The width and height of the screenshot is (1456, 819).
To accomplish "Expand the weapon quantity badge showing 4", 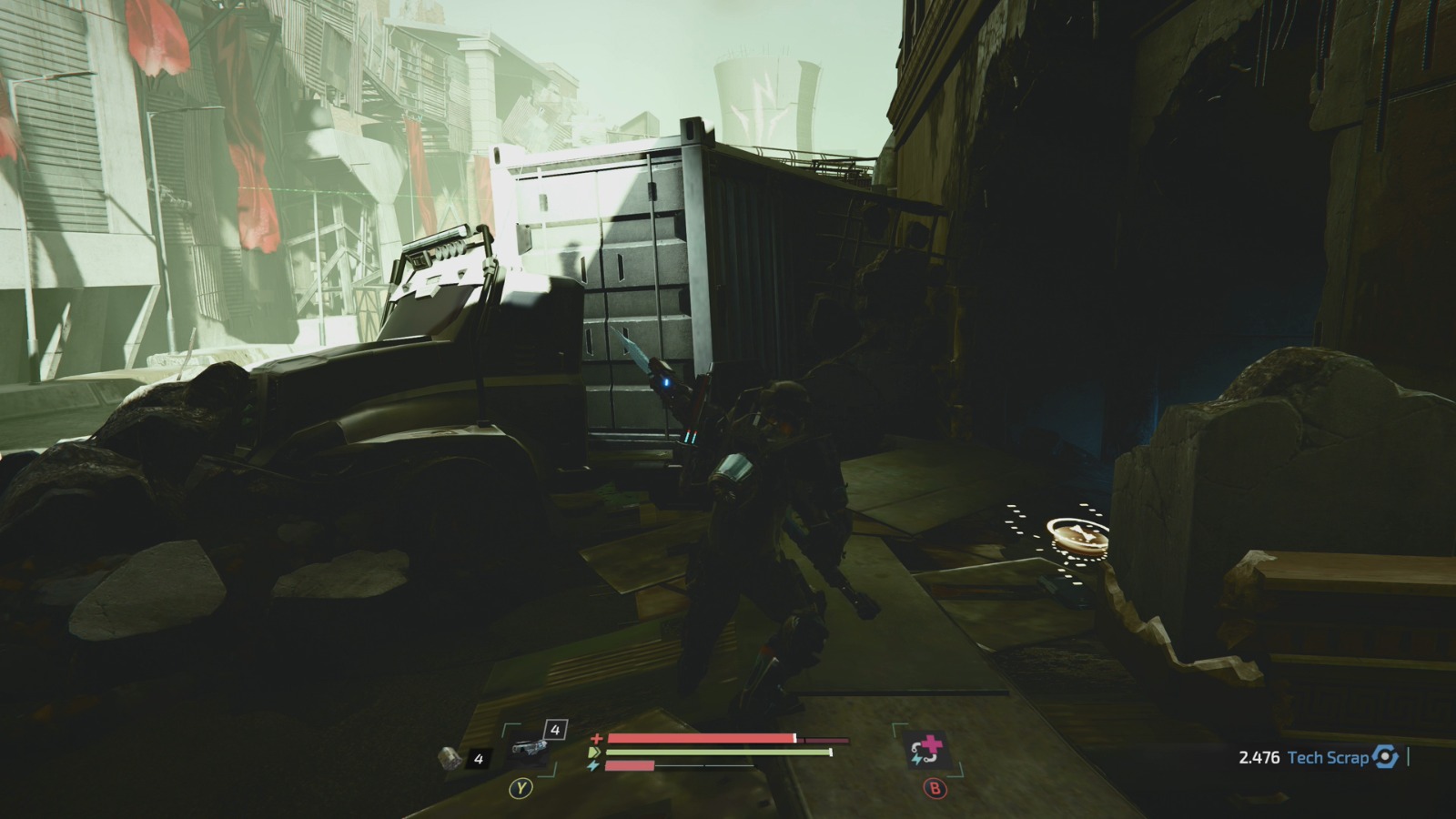I will pyautogui.click(x=553, y=728).
